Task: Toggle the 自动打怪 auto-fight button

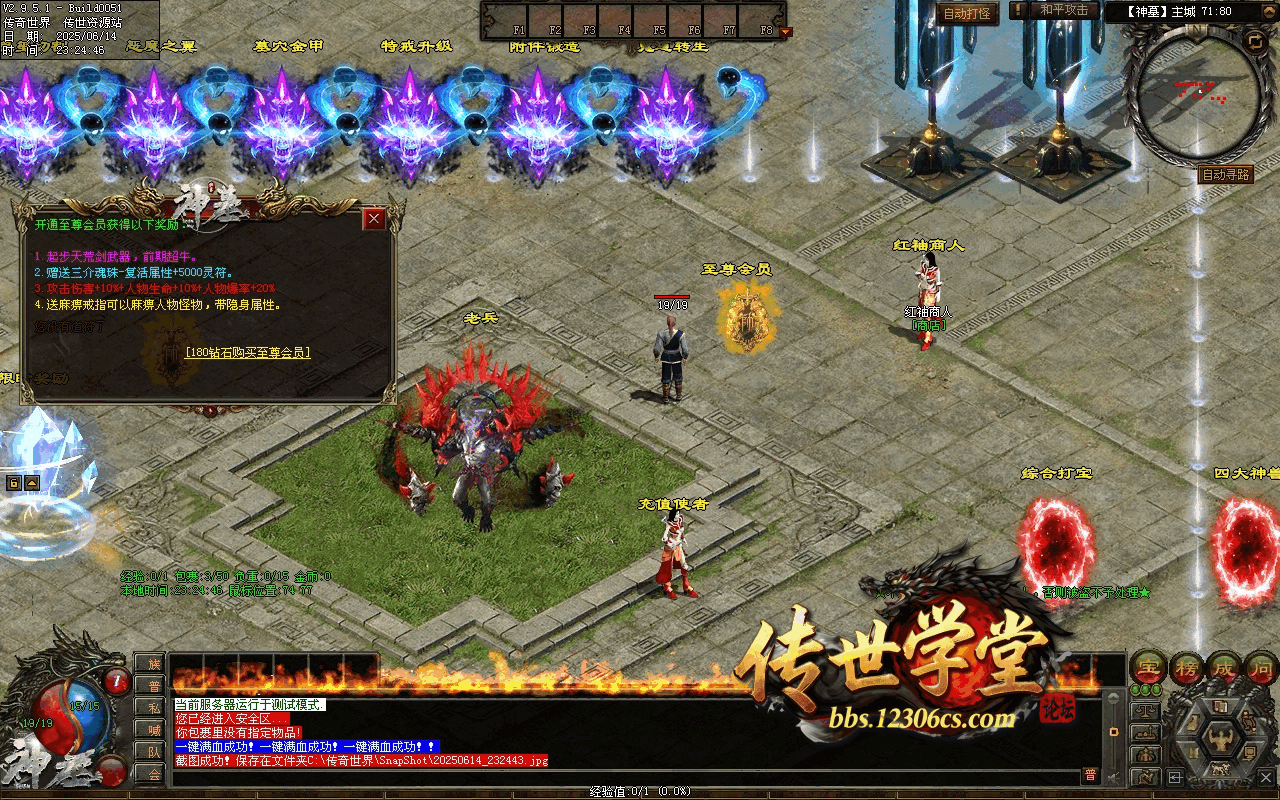Action: [x=967, y=13]
